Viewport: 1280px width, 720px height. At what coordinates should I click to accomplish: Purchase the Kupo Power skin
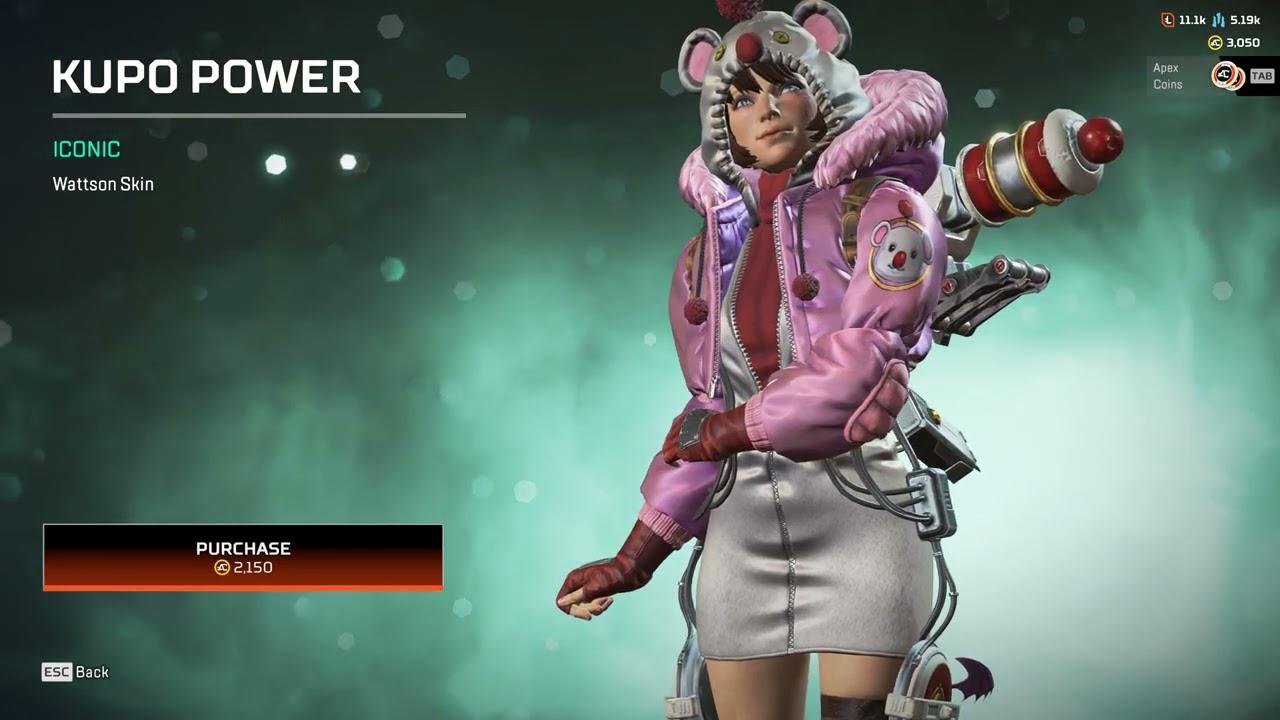click(243, 557)
